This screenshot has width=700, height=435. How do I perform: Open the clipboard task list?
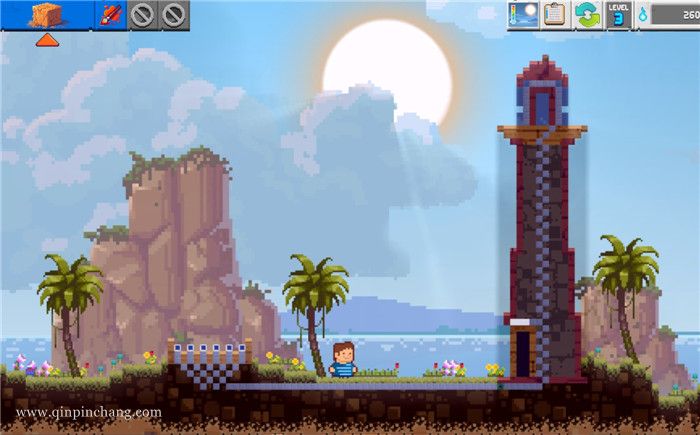click(555, 14)
